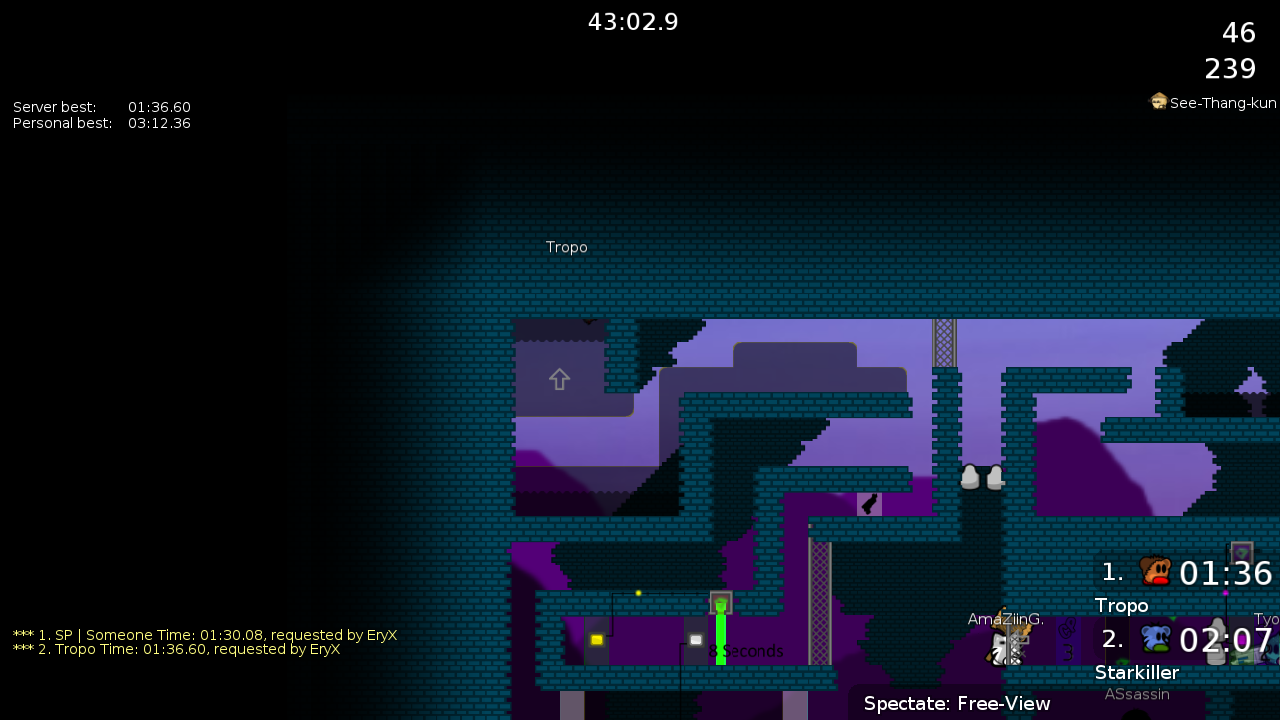Screen dimensions: 1280x720
Task: Expand first place Tropo's scoreboard entry
Action: point(1122,605)
